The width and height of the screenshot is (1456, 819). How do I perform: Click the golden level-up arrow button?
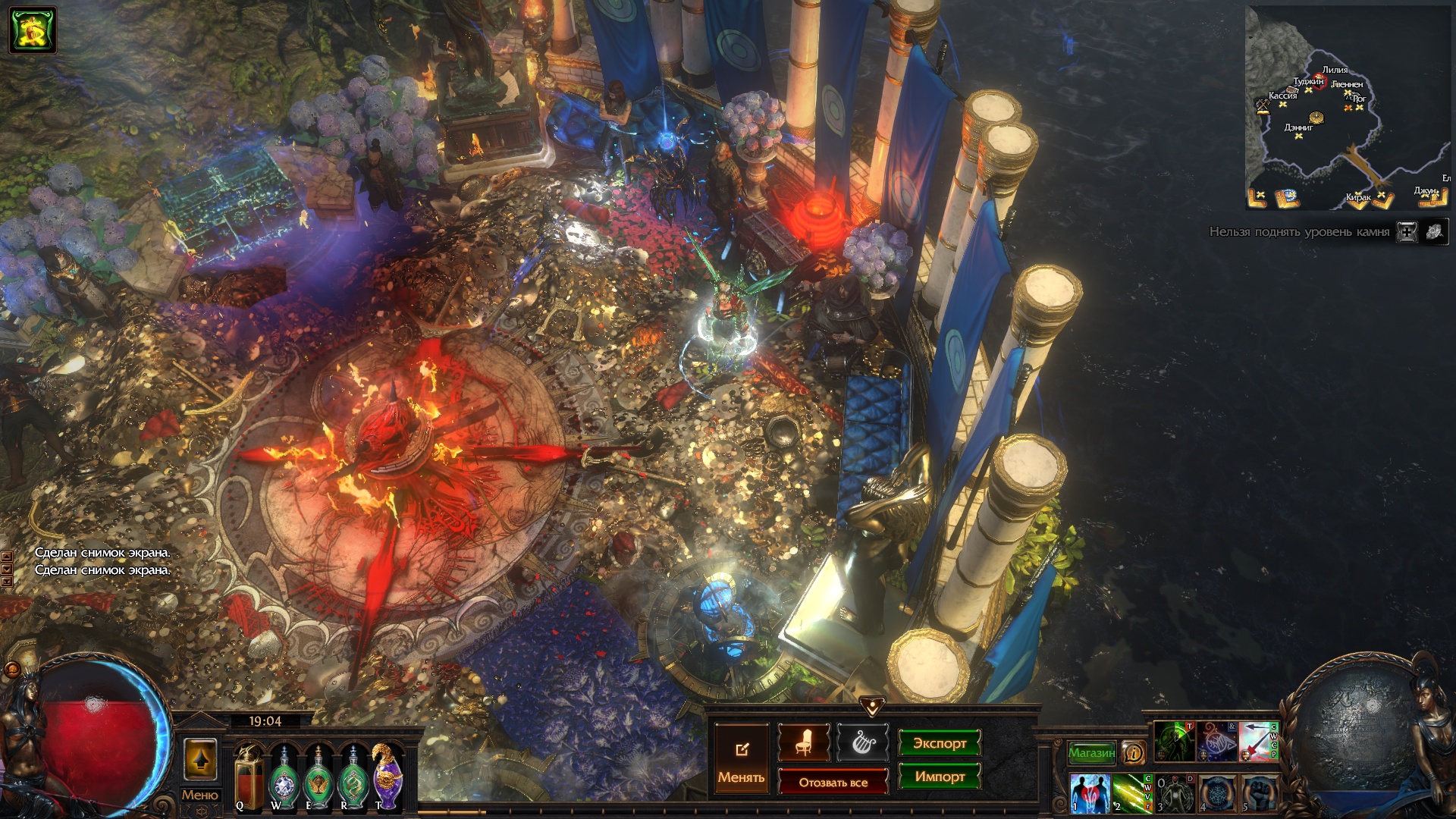click(201, 758)
